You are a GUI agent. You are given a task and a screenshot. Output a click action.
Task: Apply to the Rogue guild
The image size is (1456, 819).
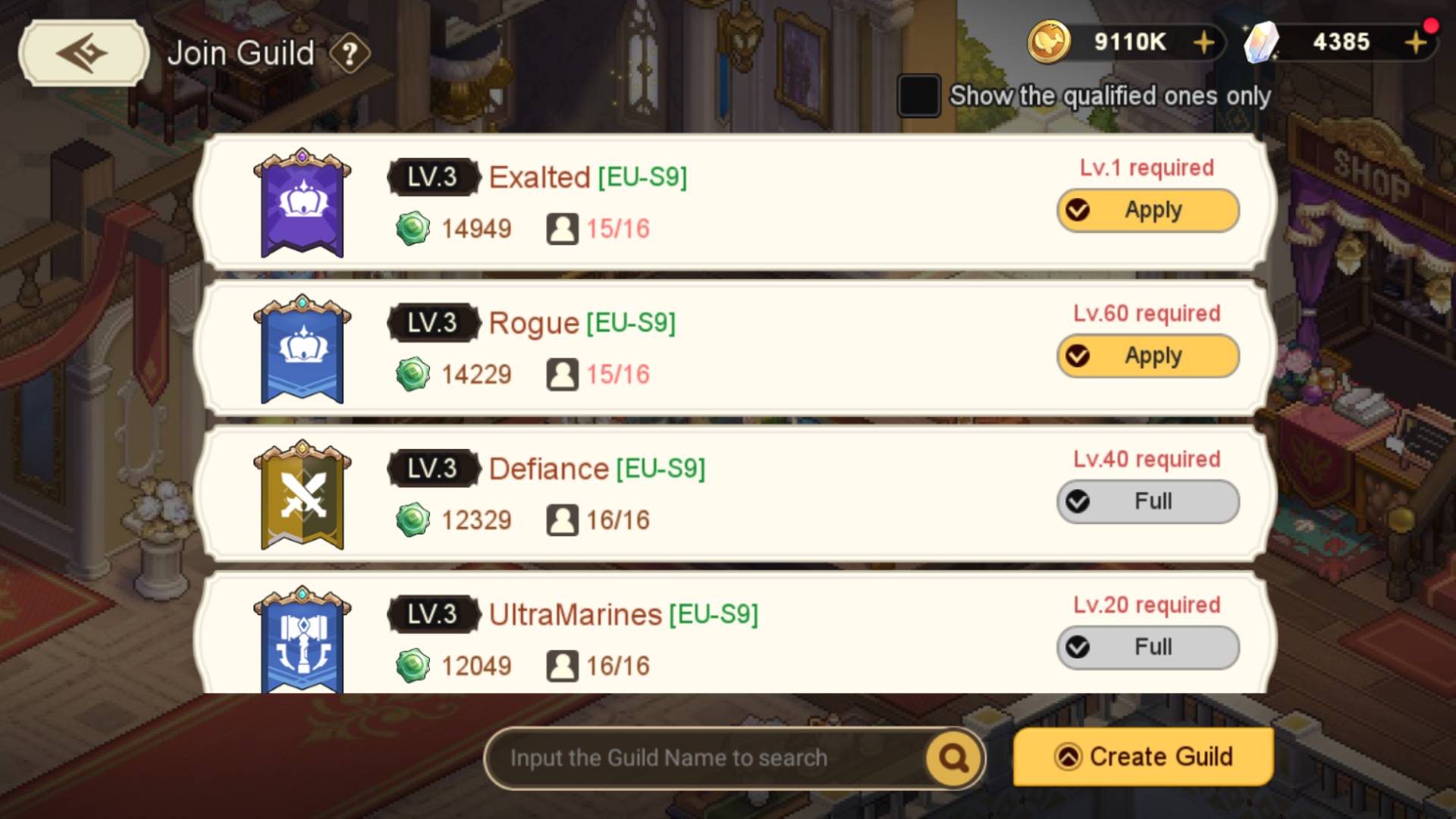[1147, 356]
